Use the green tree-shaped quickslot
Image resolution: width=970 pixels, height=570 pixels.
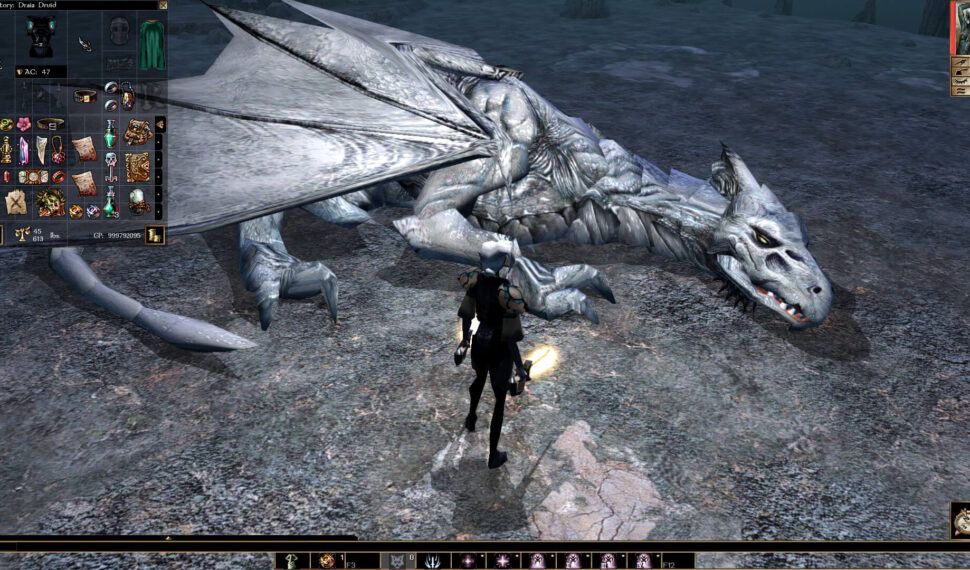point(292,561)
